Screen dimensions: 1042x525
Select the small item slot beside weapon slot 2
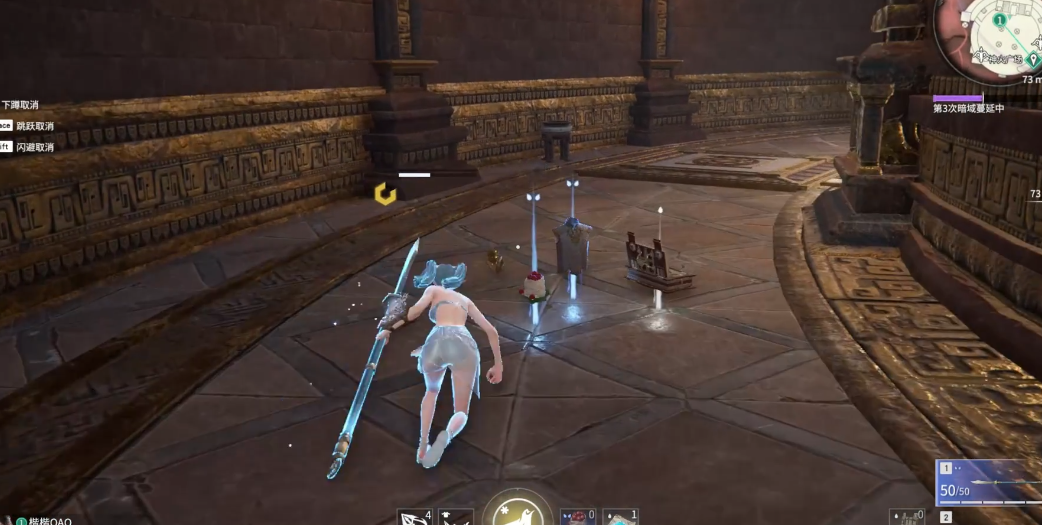click(909, 517)
